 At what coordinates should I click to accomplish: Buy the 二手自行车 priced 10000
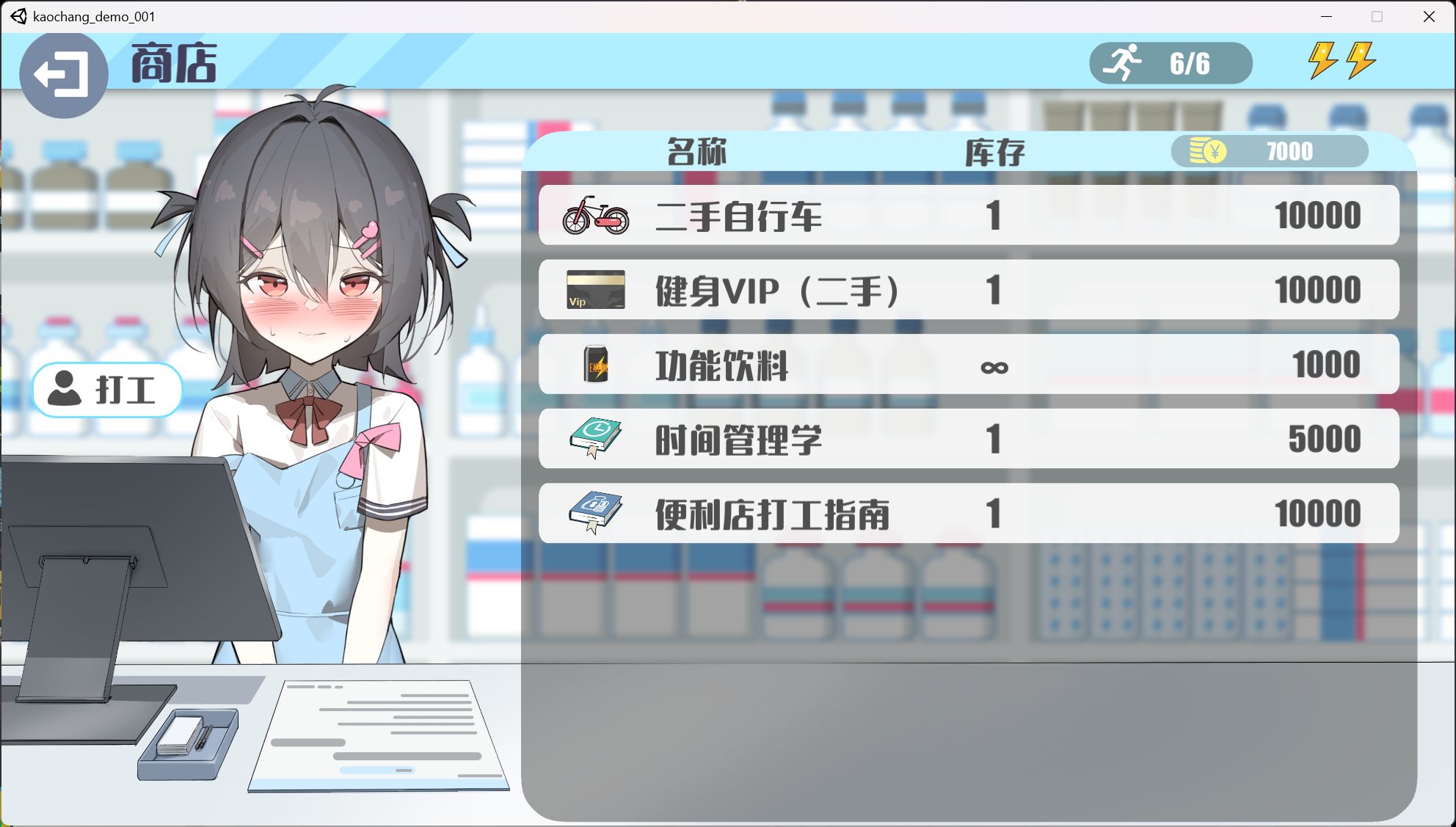tap(969, 215)
